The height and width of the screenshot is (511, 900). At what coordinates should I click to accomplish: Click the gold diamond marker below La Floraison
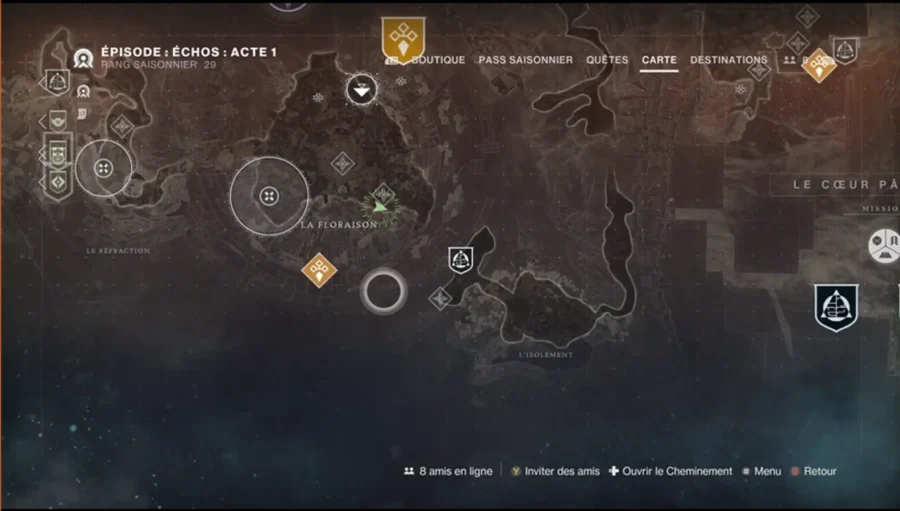pyautogui.click(x=319, y=268)
